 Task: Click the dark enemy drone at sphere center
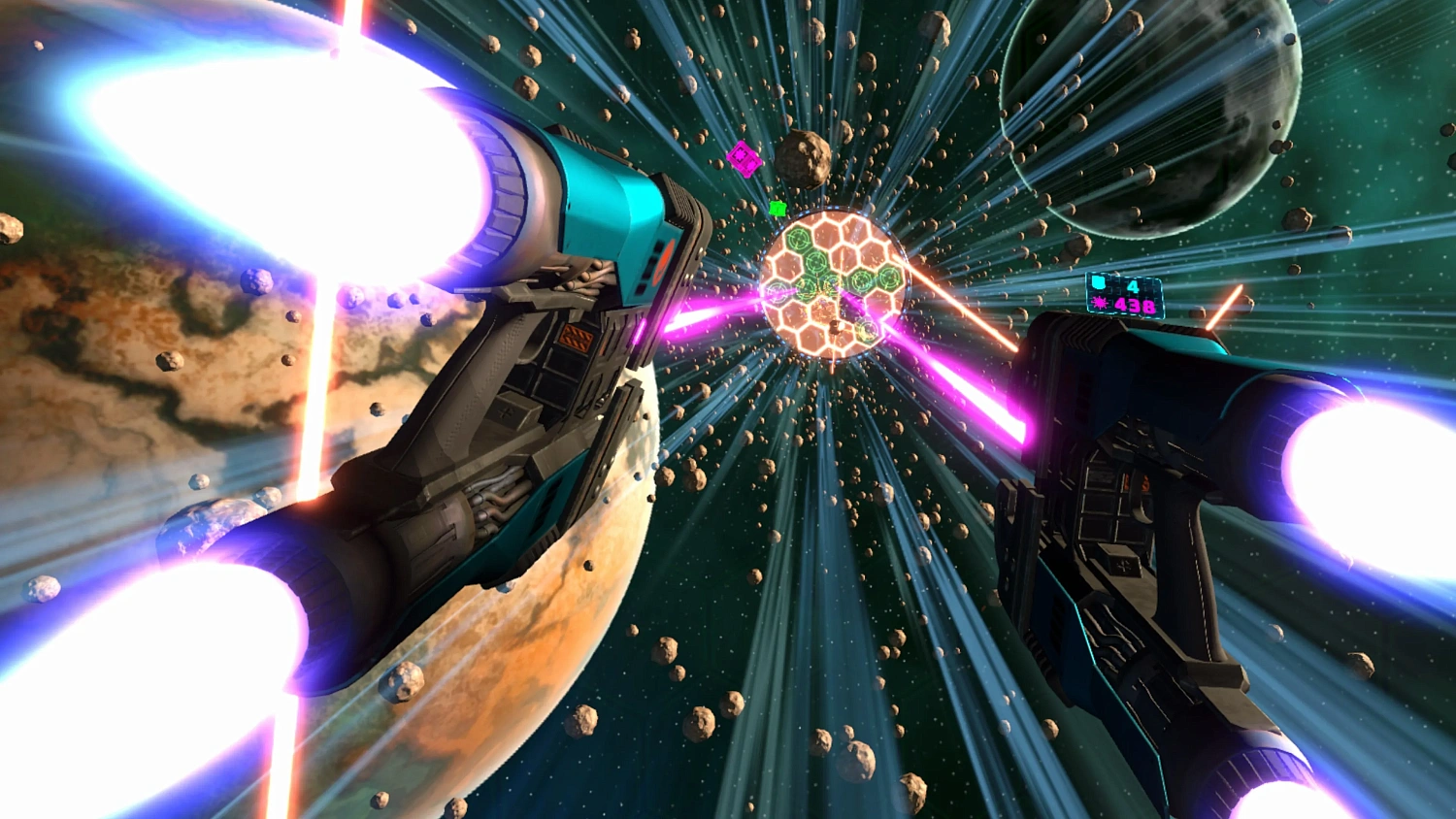[836, 326]
